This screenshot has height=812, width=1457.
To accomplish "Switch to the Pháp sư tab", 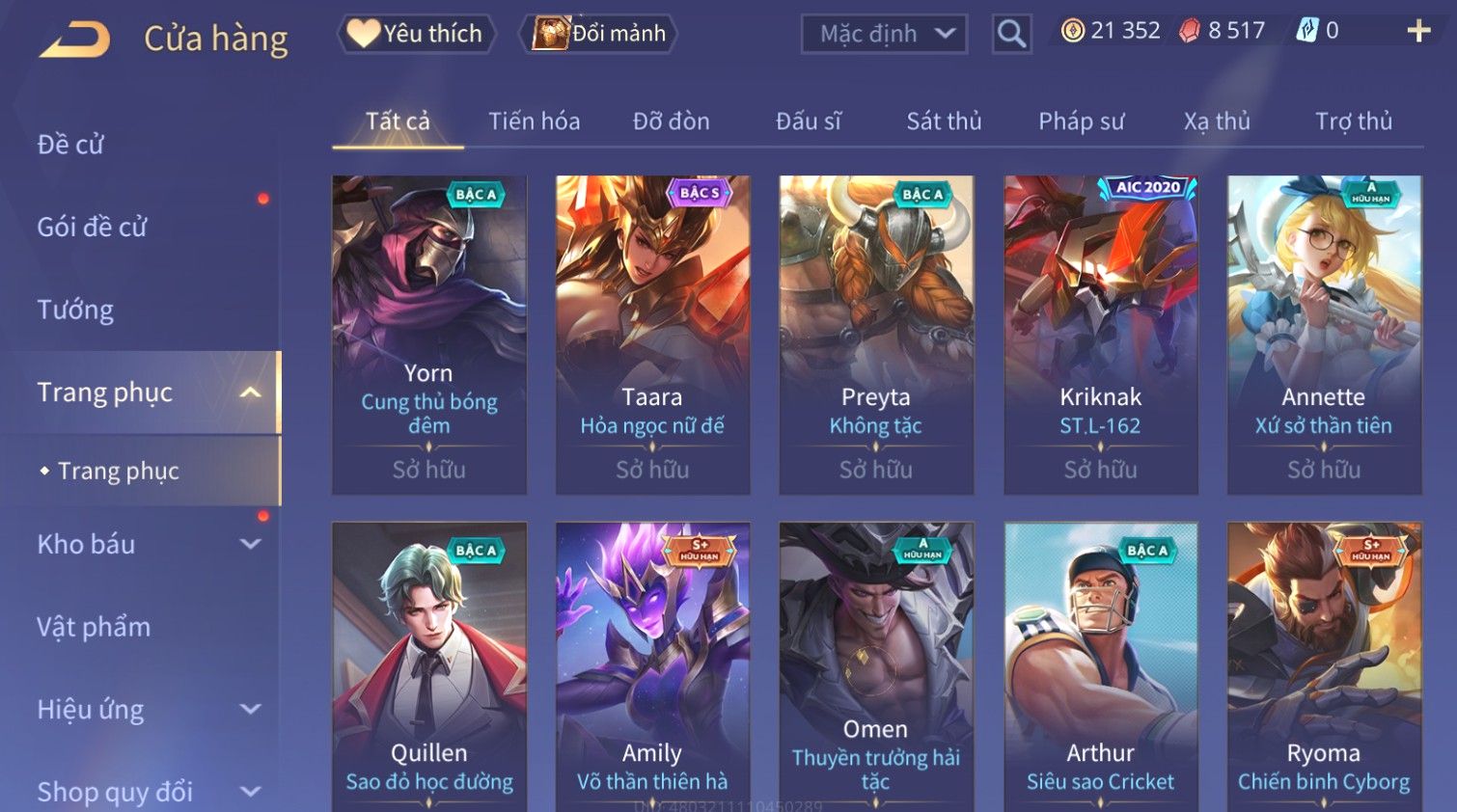I will [x=1081, y=122].
